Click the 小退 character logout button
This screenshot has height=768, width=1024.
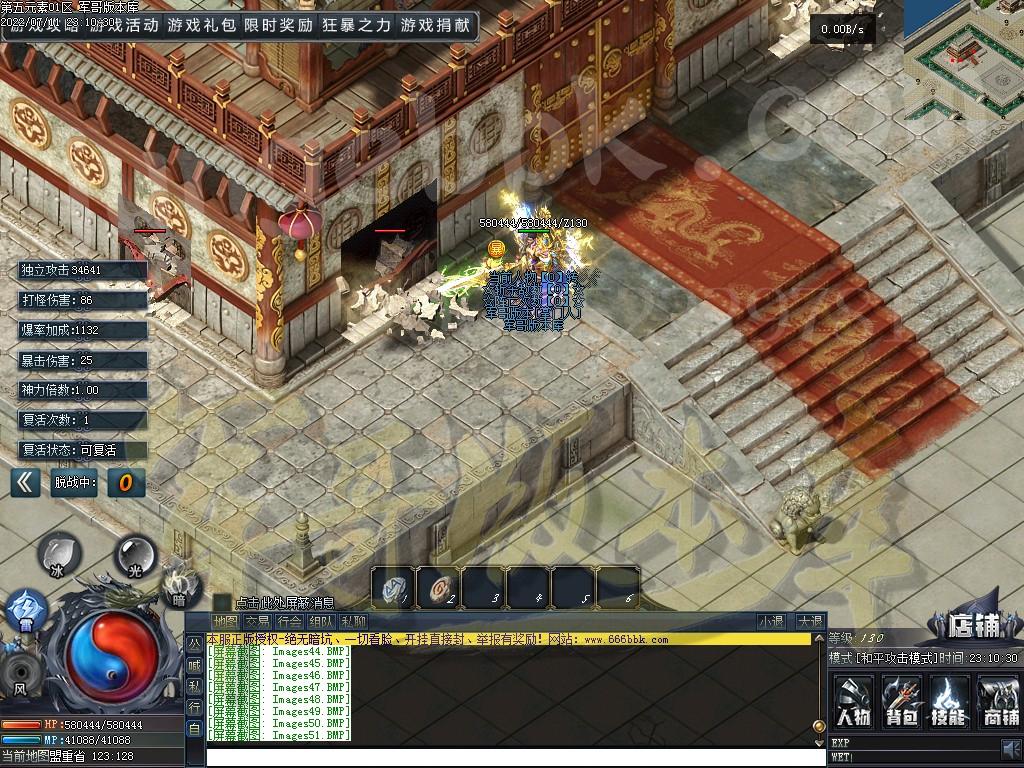771,621
